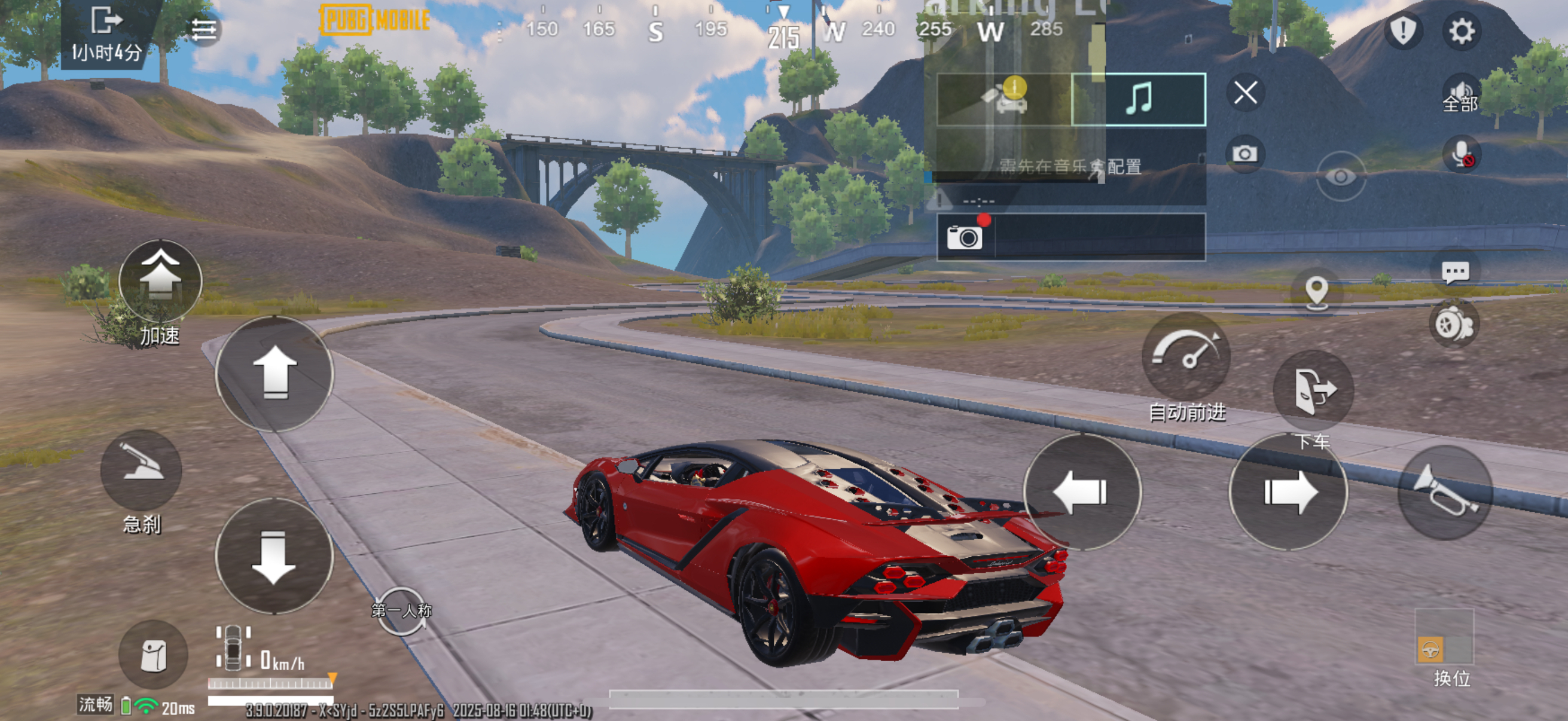
Task: Open the quick chat bubble
Action: [x=1456, y=272]
